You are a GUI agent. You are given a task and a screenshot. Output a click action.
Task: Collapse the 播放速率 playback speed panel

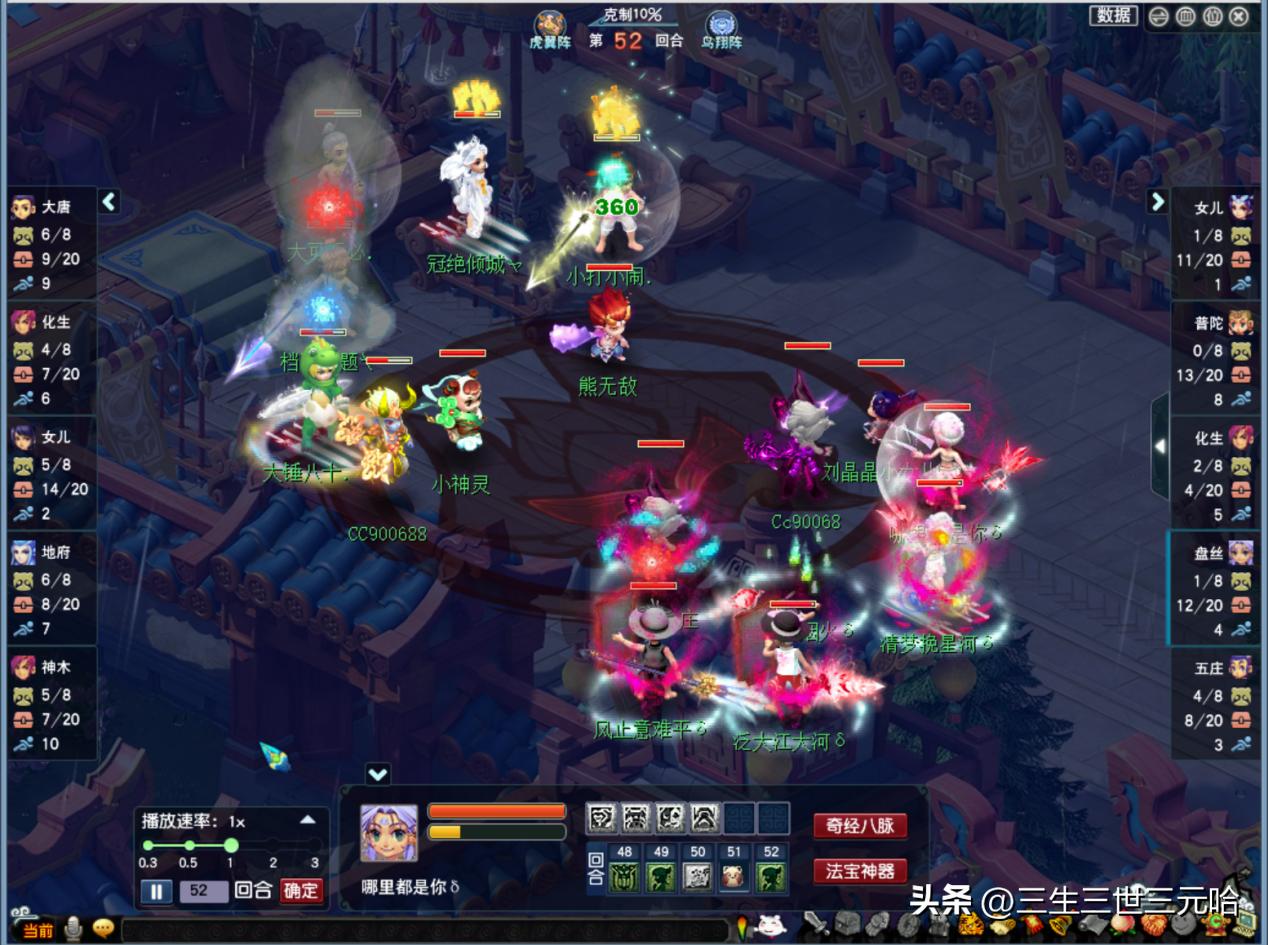point(308,820)
